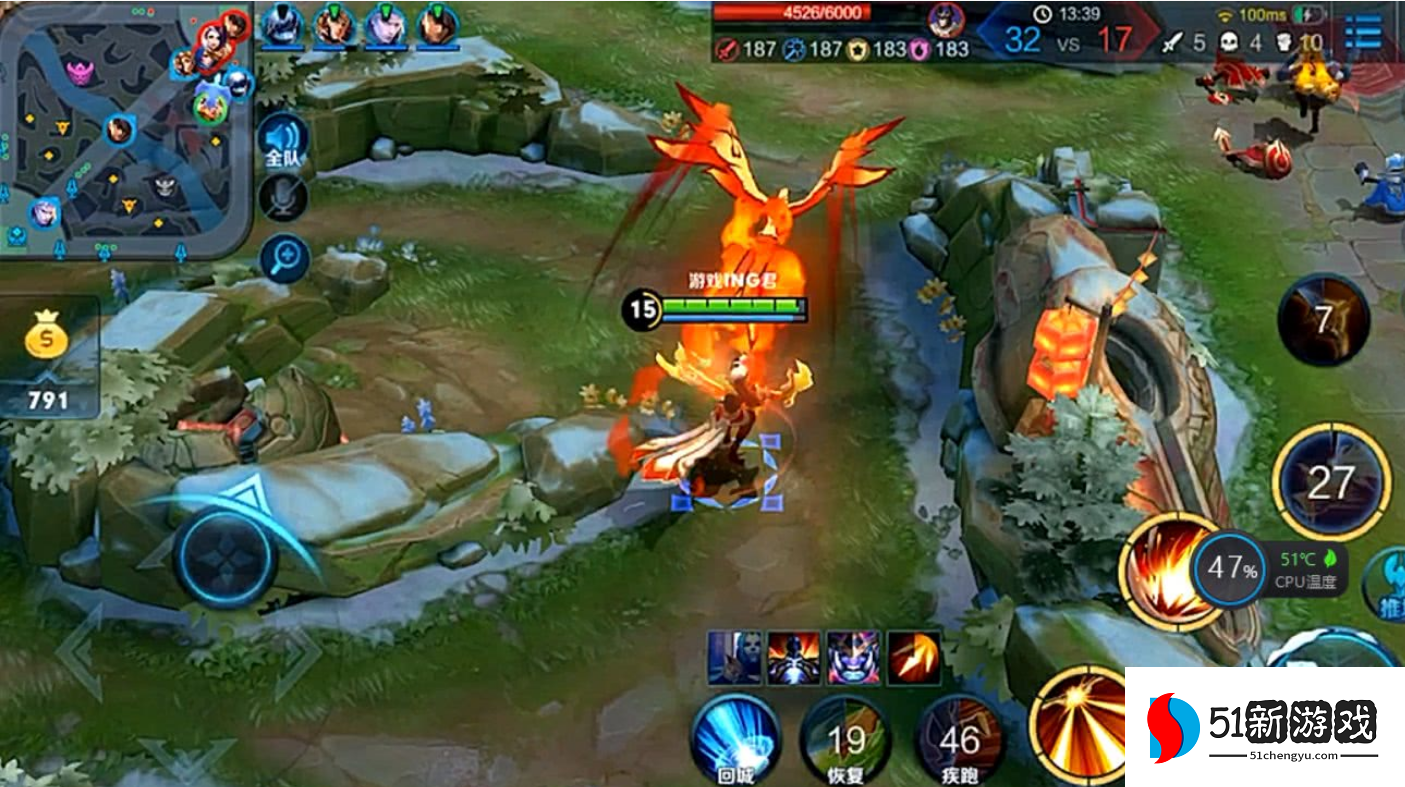Open the three-line menu icon
Image resolution: width=1405 pixels, height=787 pixels.
coord(1364,32)
